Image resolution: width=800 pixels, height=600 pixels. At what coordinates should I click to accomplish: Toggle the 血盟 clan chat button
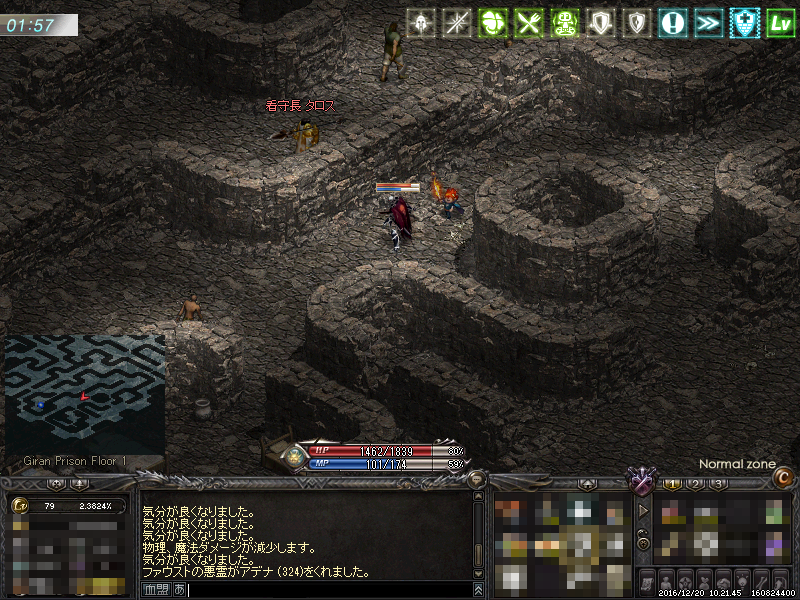[x=156, y=590]
